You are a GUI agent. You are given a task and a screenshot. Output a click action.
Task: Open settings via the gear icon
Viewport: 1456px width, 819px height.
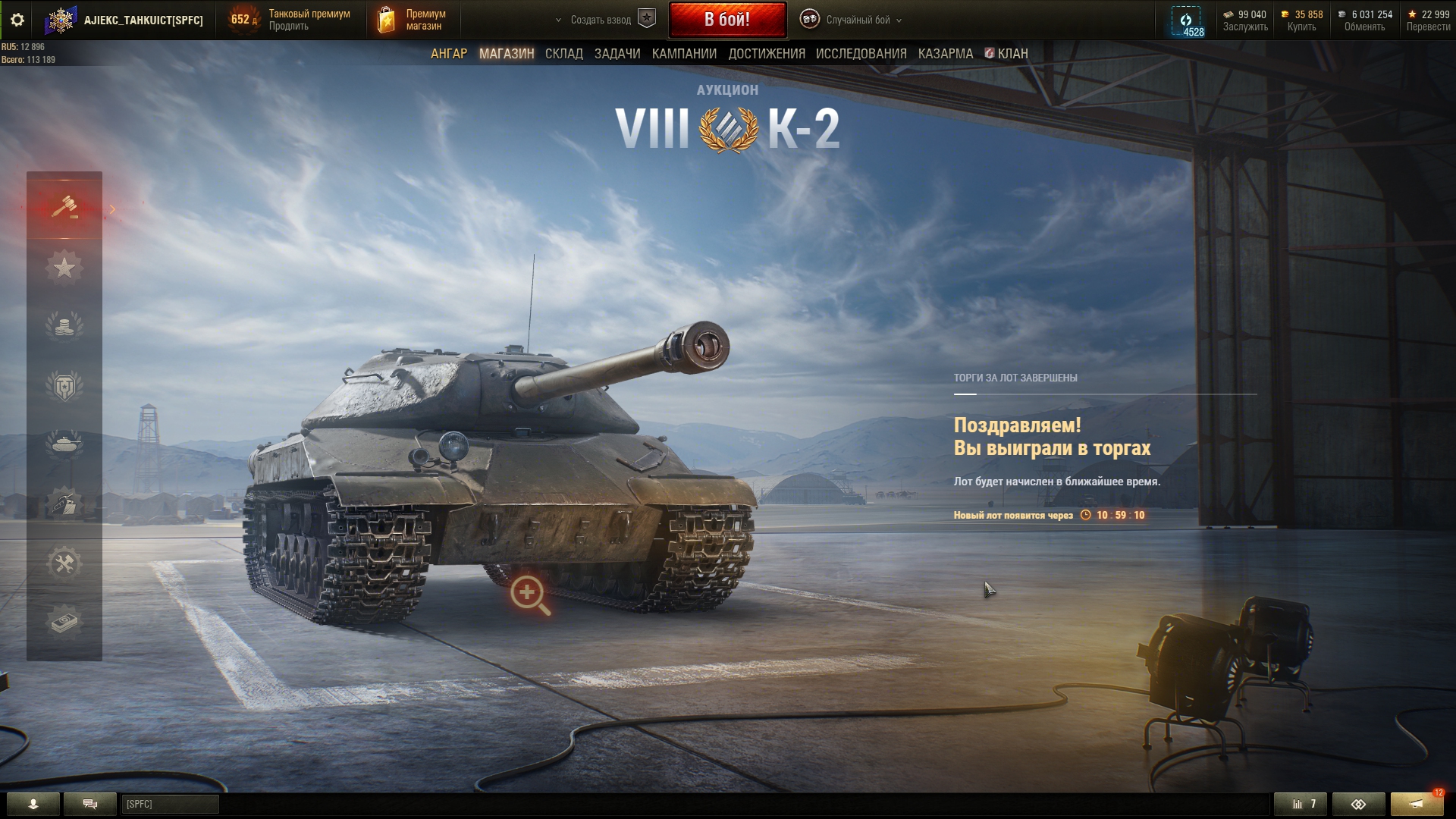[17, 20]
